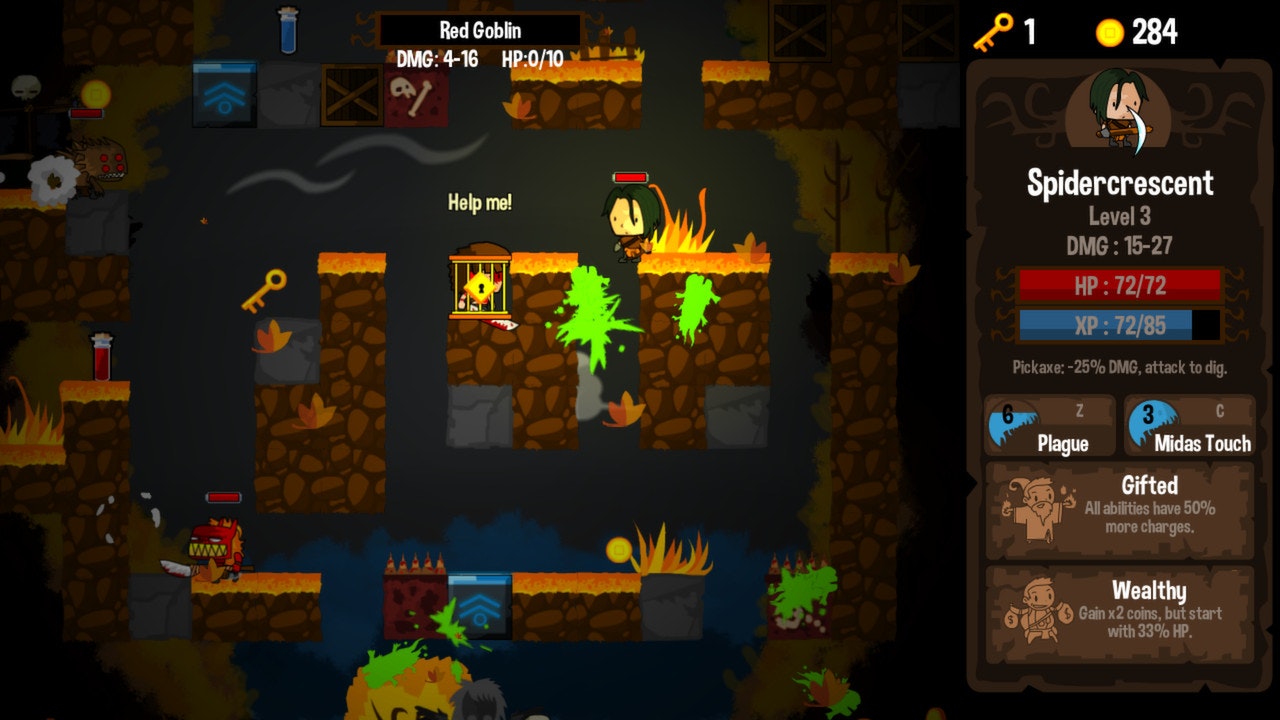Toggle the blue rune block near the top

225,95
